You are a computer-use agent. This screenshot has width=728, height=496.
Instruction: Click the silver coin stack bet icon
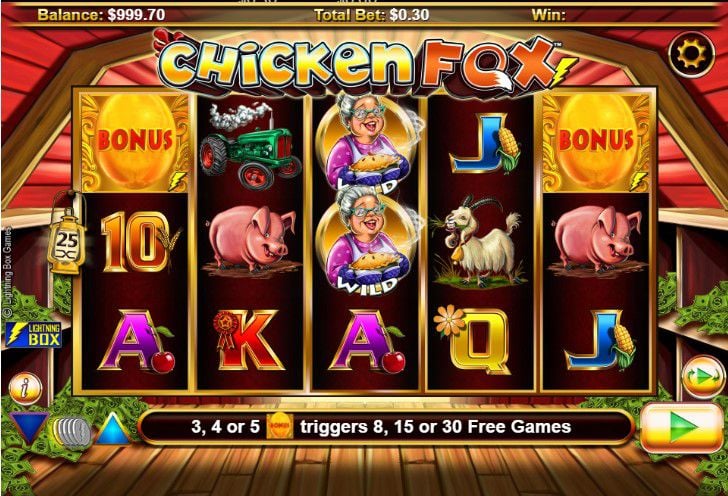pyautogui.click(x=71, y=430)
